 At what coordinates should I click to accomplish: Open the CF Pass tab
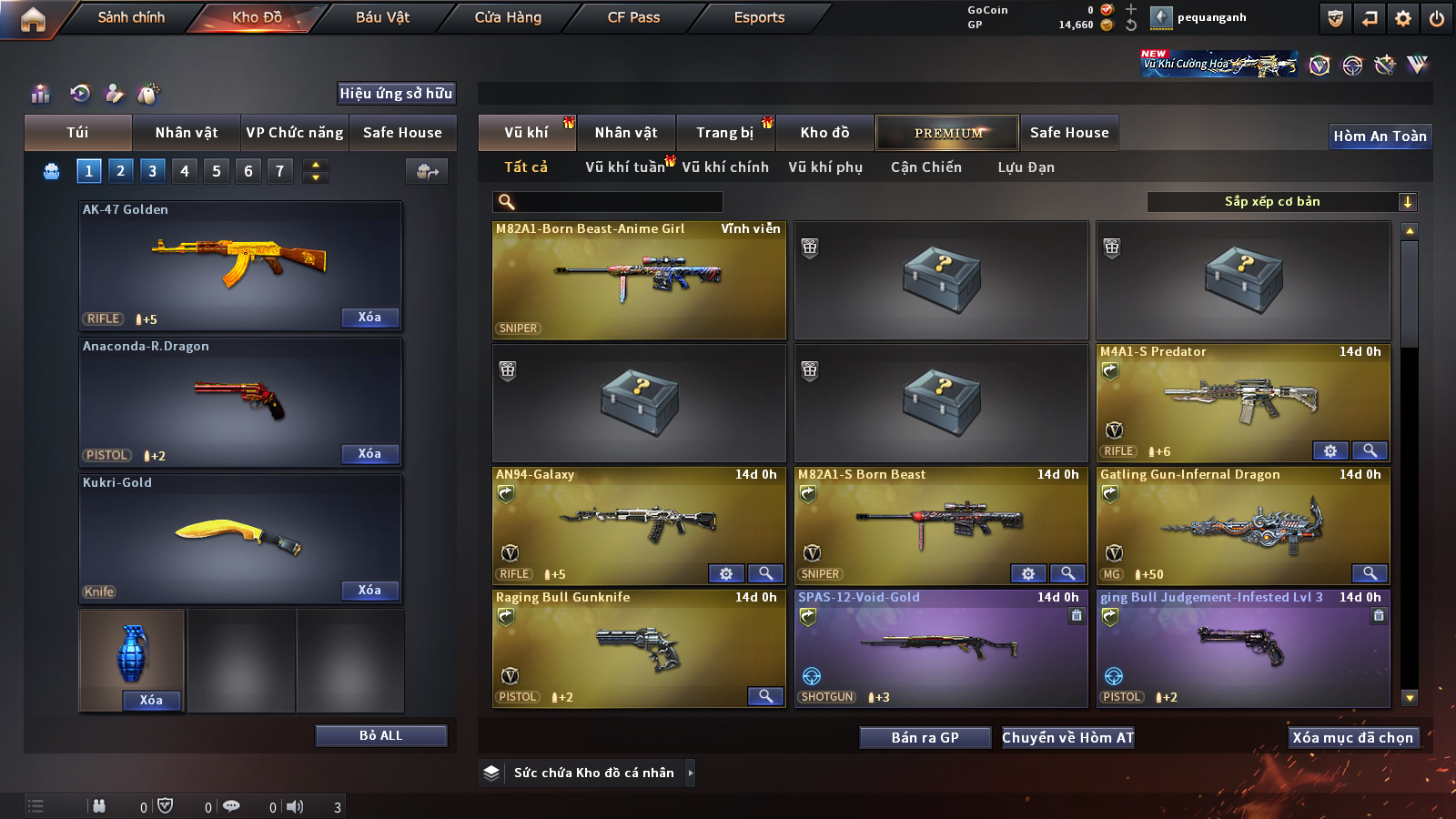(633, 17)
